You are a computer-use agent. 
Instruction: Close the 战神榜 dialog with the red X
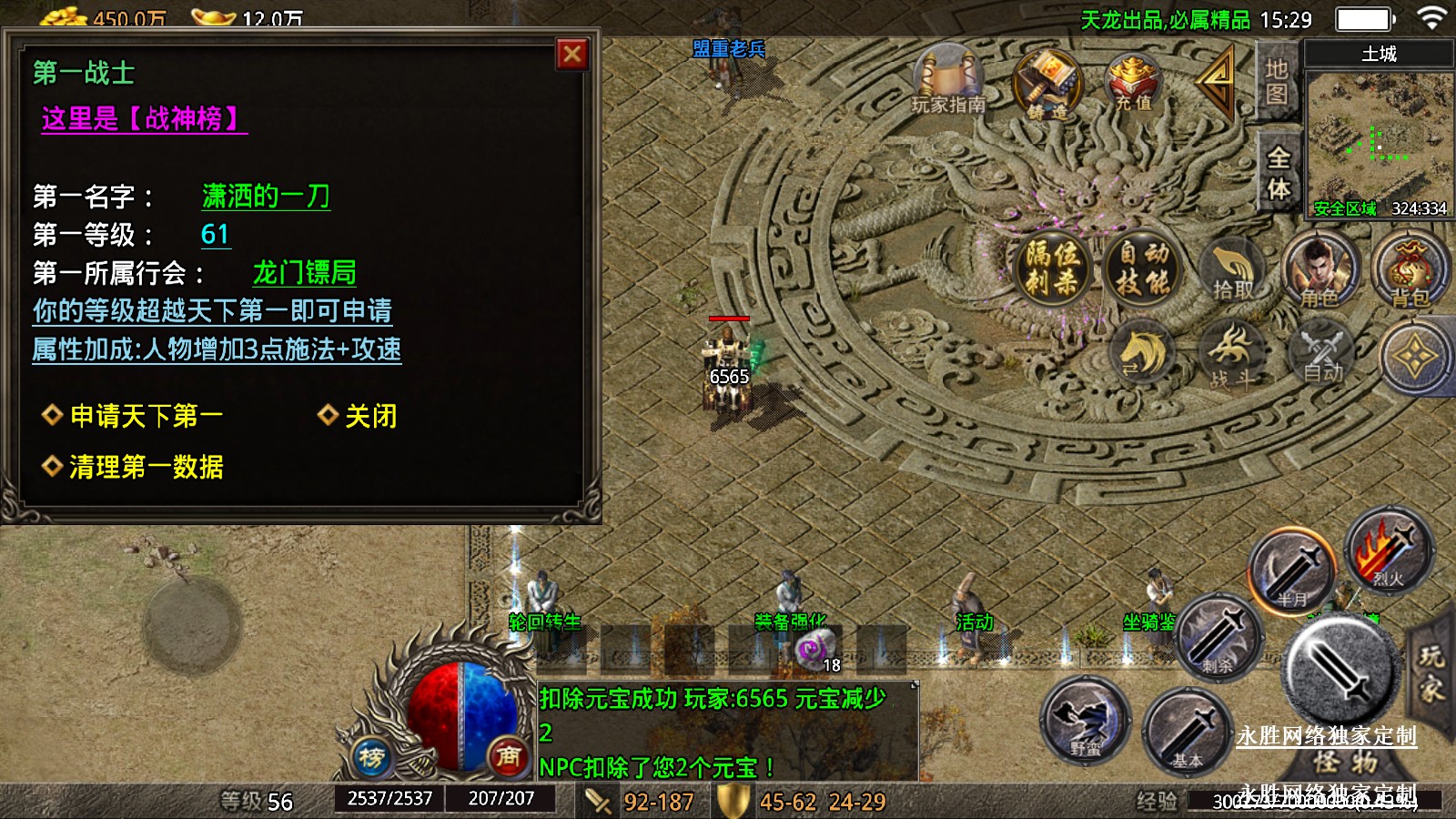point(572,55)
